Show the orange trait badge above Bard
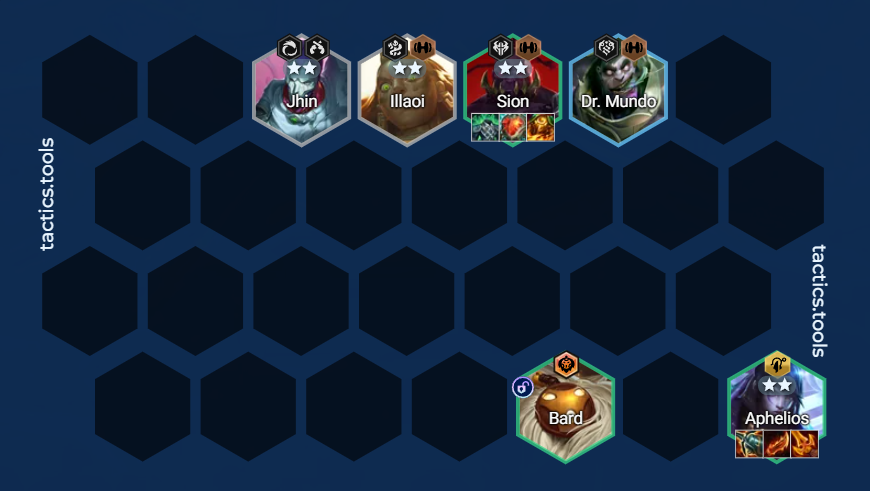Image resolution: width=870 pixels, height=491 pixels. pyautogui.click(x=566, y=364)
